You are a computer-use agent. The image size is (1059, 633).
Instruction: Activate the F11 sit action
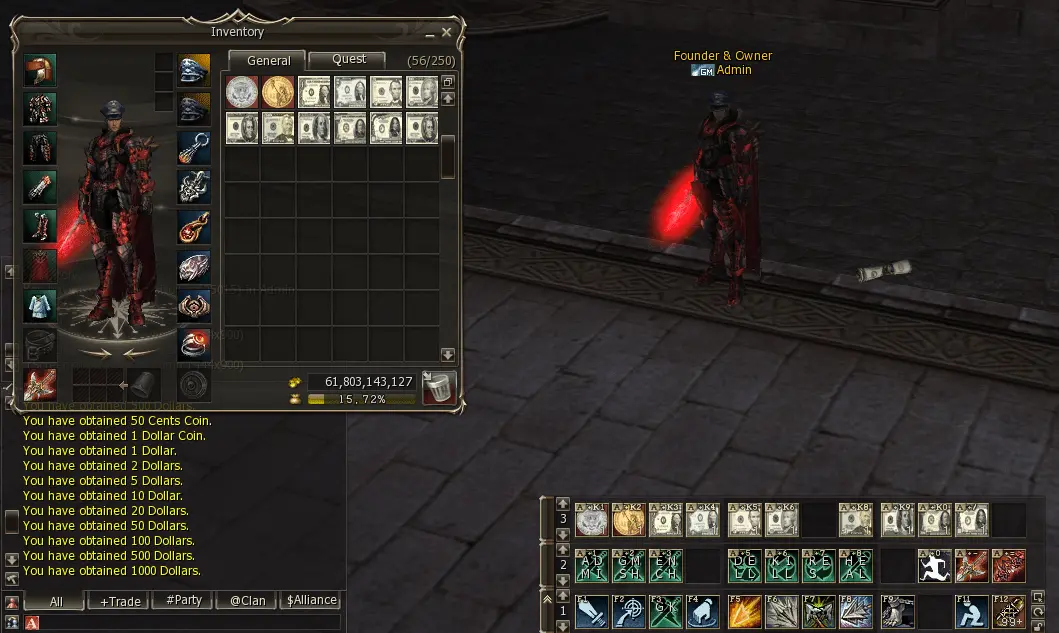[971, 611]
